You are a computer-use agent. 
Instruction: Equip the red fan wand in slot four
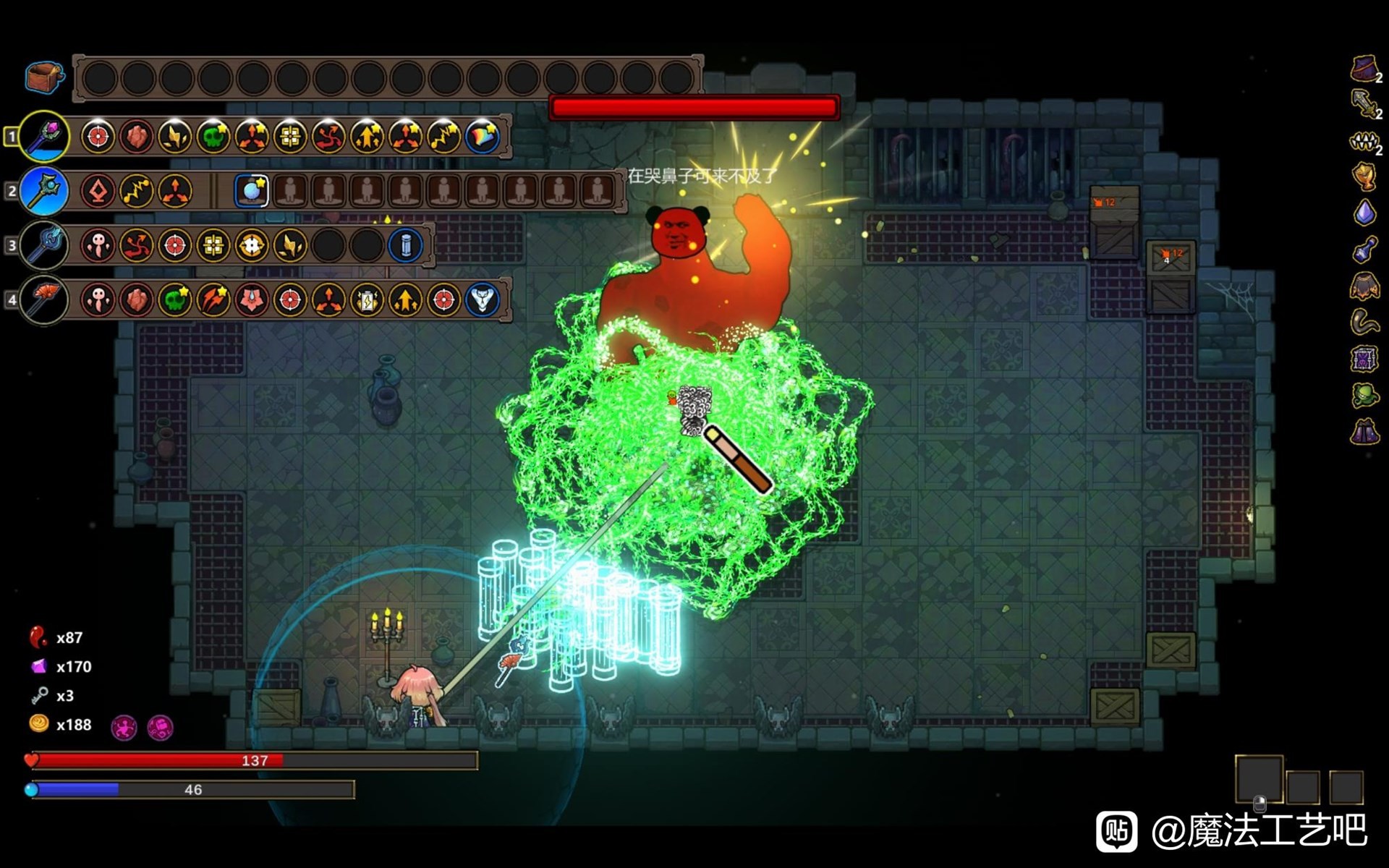(x=44, y=299)
